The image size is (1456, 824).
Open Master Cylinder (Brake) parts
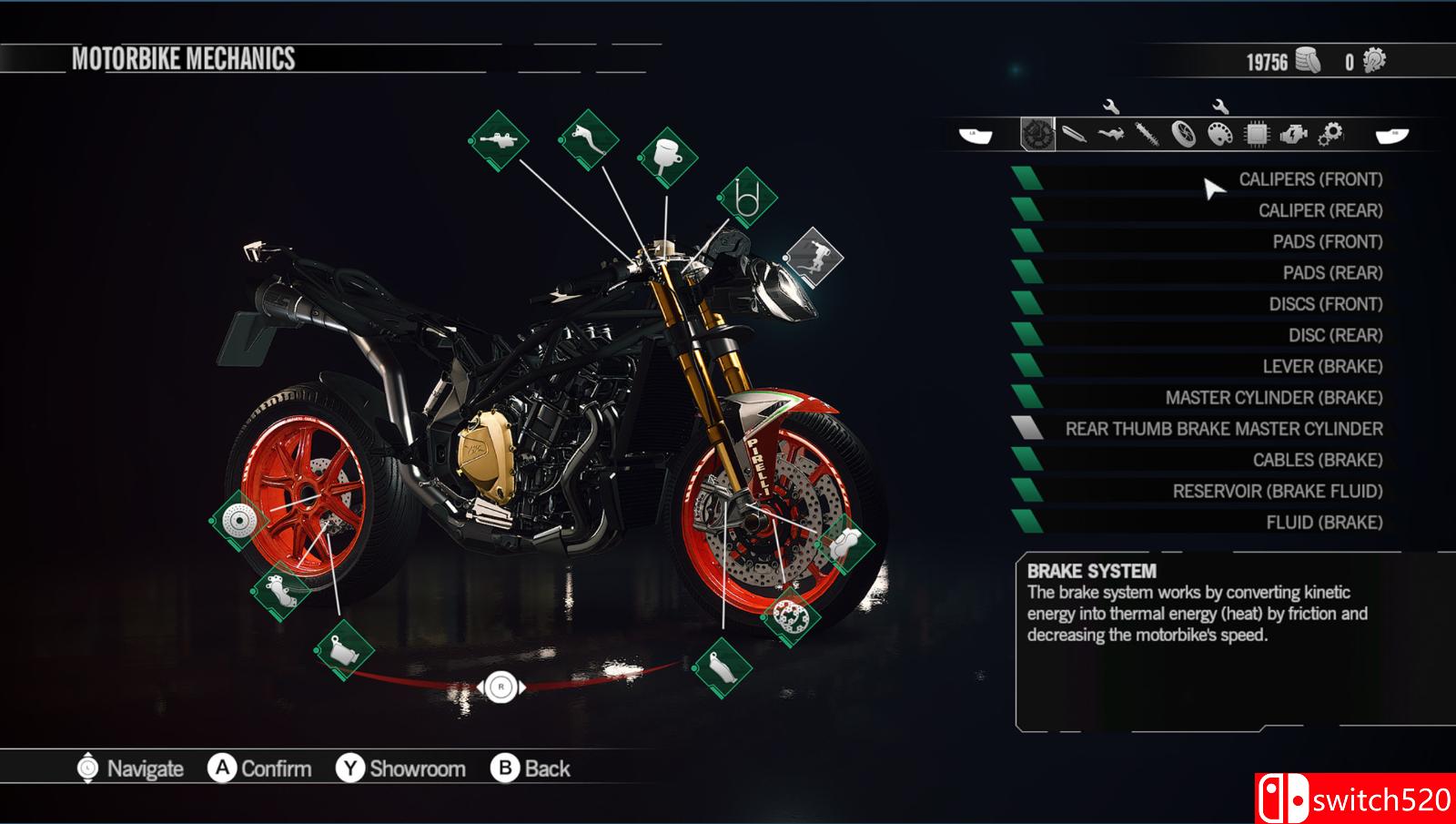pyautogui.click(x=1273, y=398)
